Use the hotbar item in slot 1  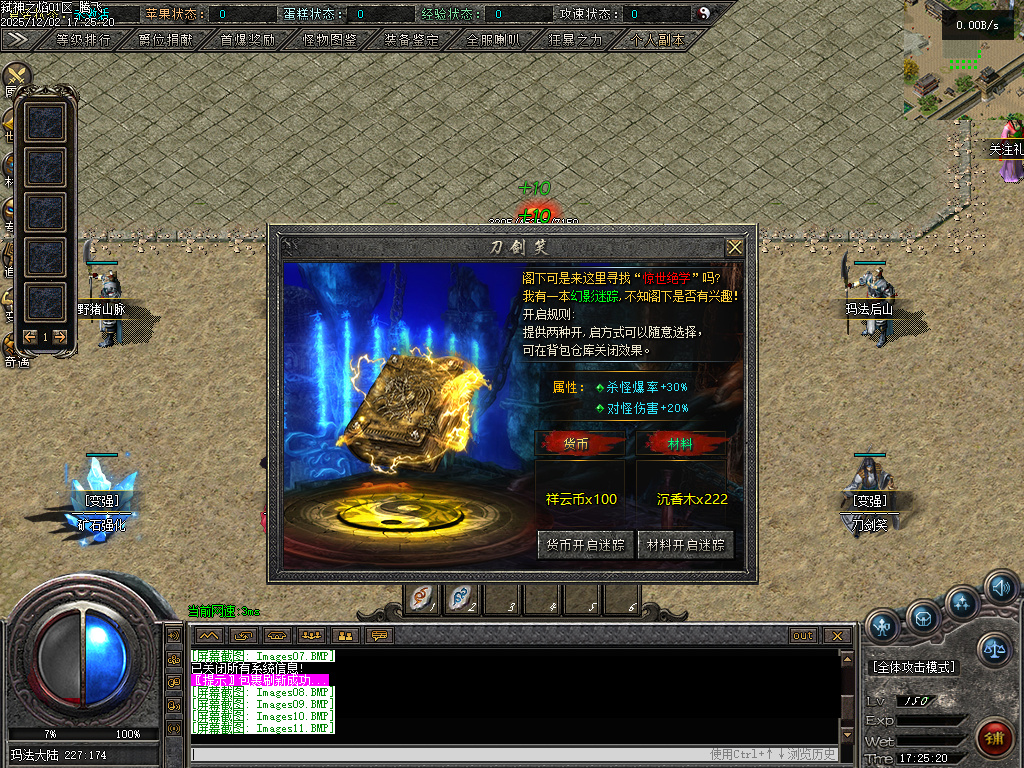(x=422, y=598)
